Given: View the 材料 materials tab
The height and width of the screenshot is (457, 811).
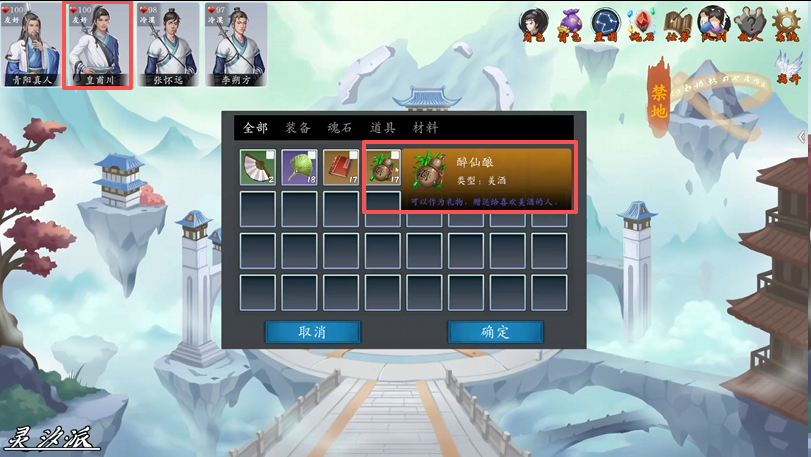Looking at the screenshot, I should [x=425, y=128].
